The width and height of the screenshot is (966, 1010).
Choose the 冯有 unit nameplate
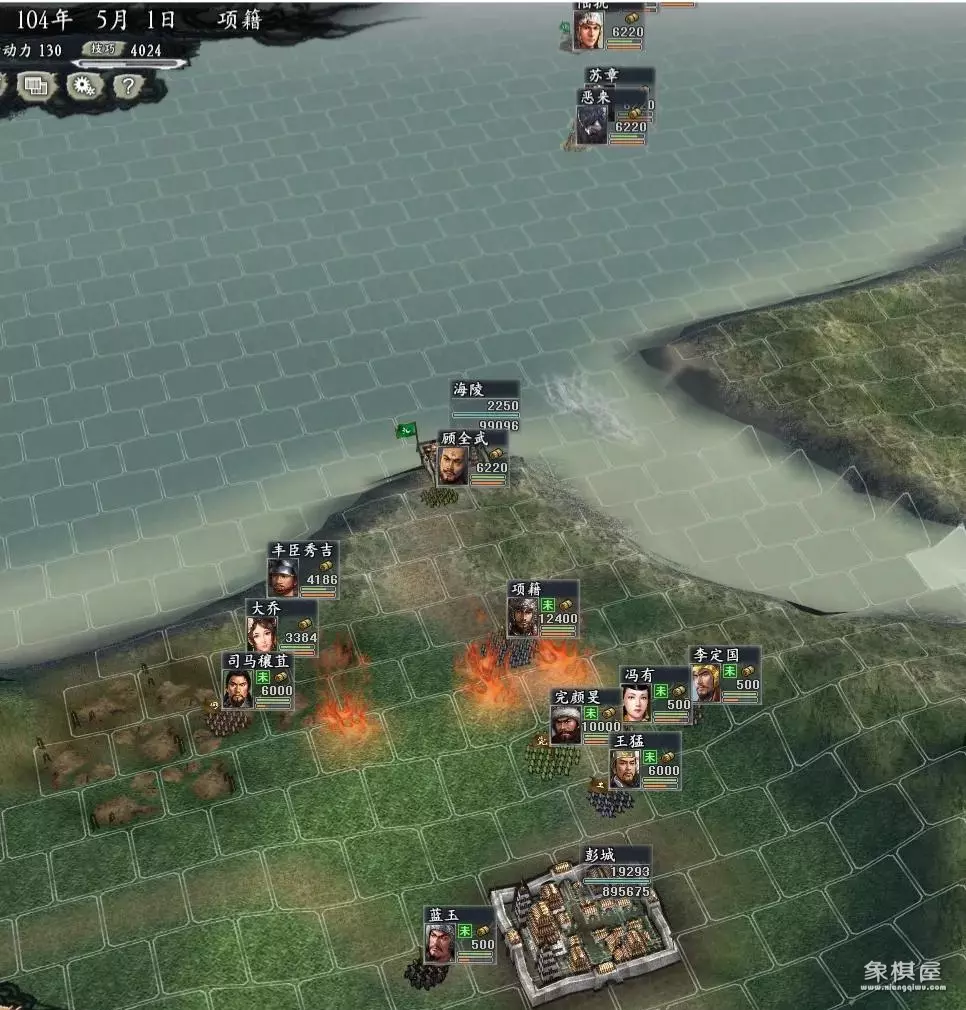pos(637,675)
